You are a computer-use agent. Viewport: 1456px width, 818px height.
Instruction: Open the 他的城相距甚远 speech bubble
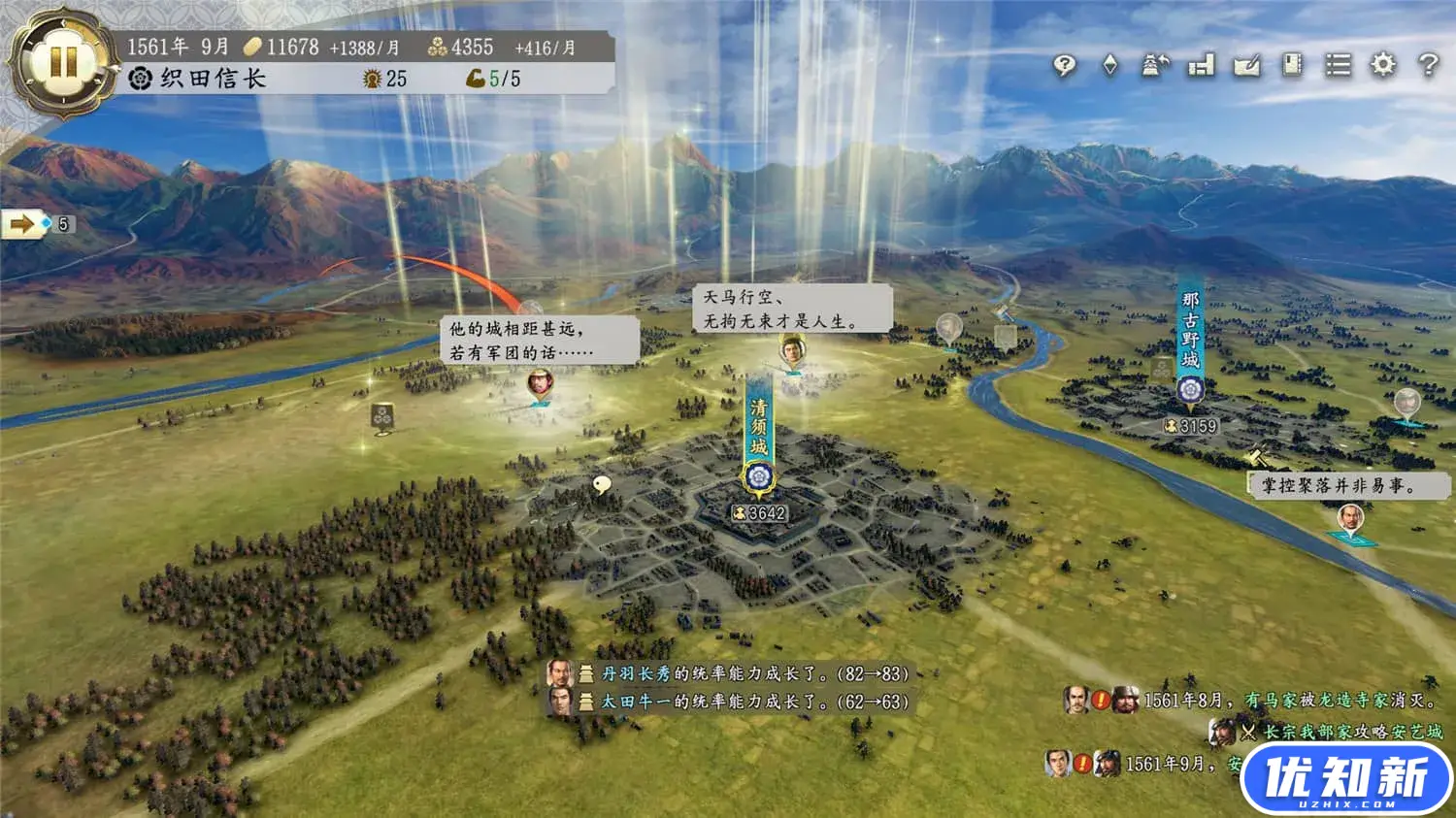(x=540, y=341)
